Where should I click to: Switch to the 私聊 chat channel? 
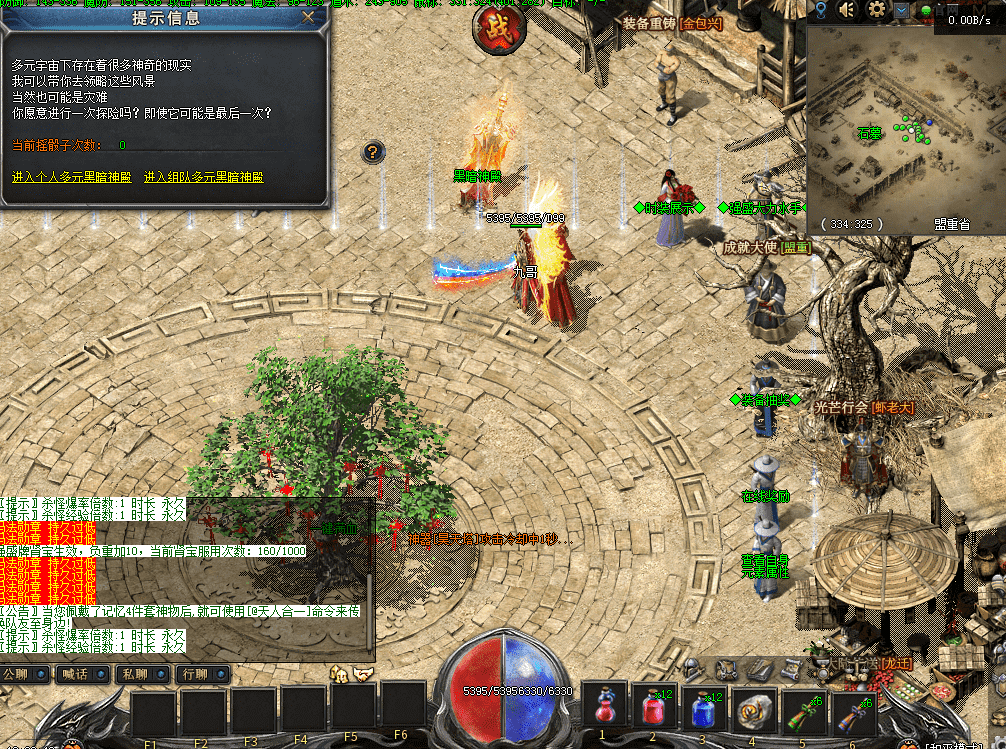(x=133, y=674)
